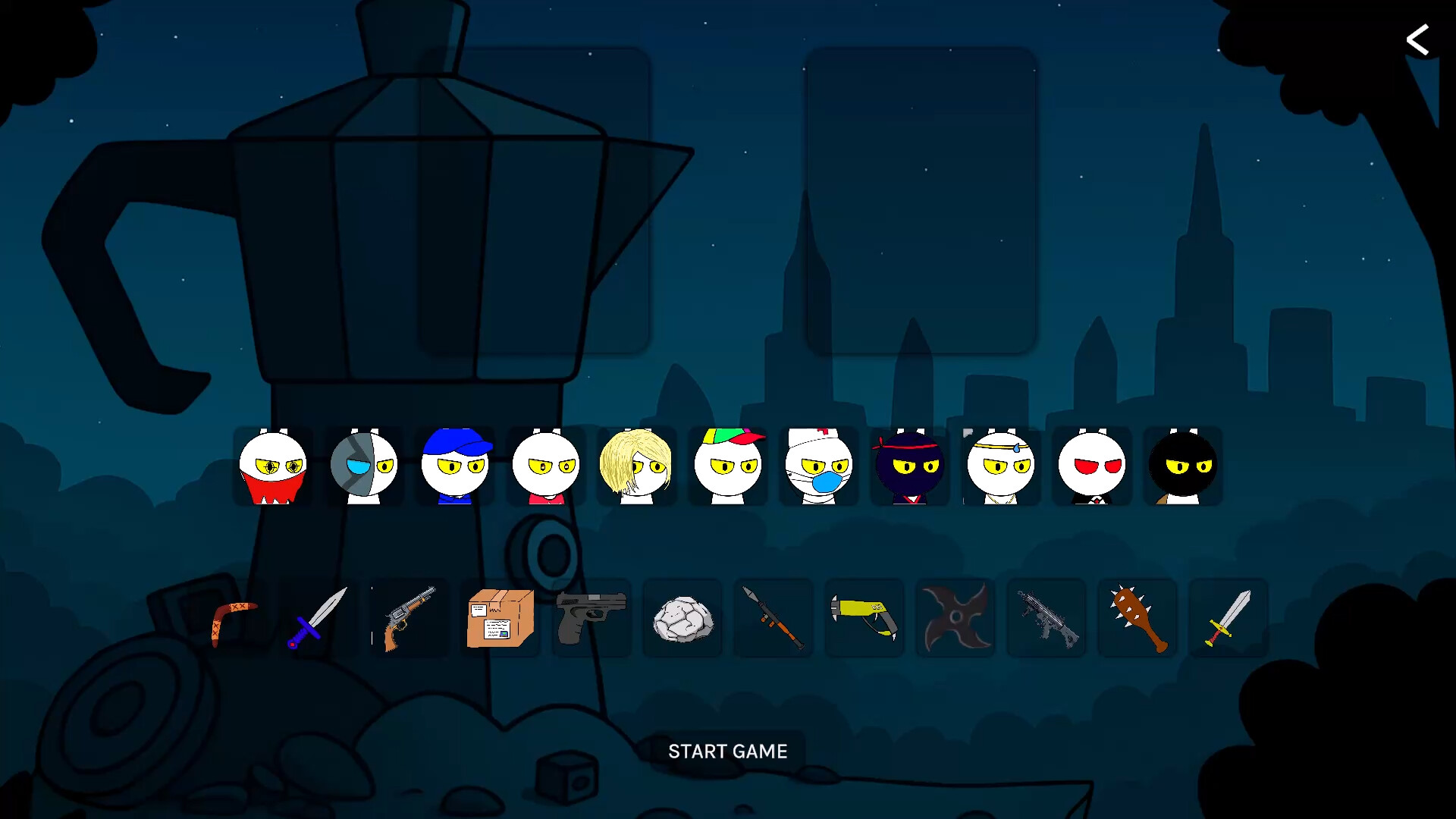Select the blue-handled sword weapon

(x=318, y=618)
